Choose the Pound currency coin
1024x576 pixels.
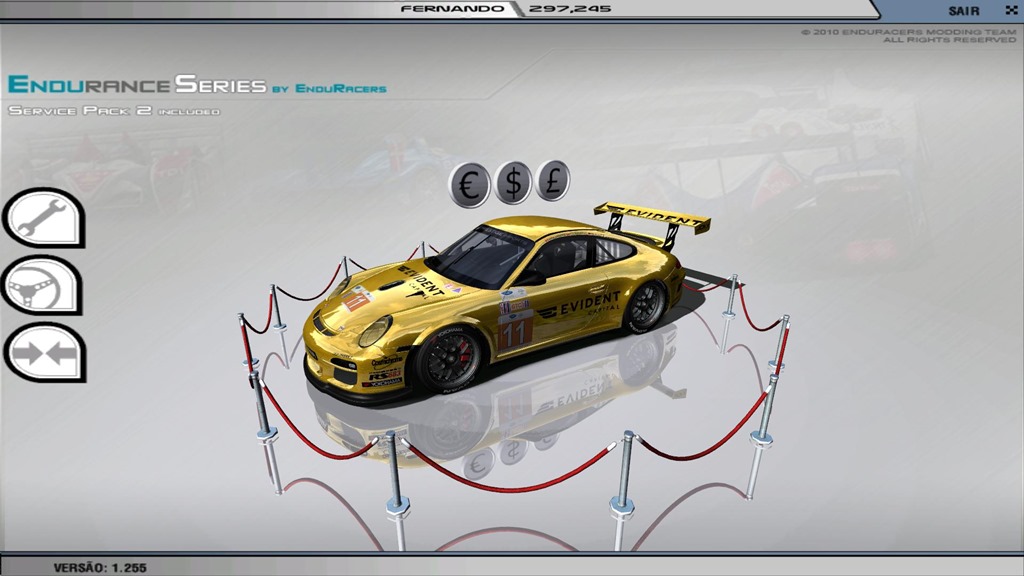tap(552, 181)
